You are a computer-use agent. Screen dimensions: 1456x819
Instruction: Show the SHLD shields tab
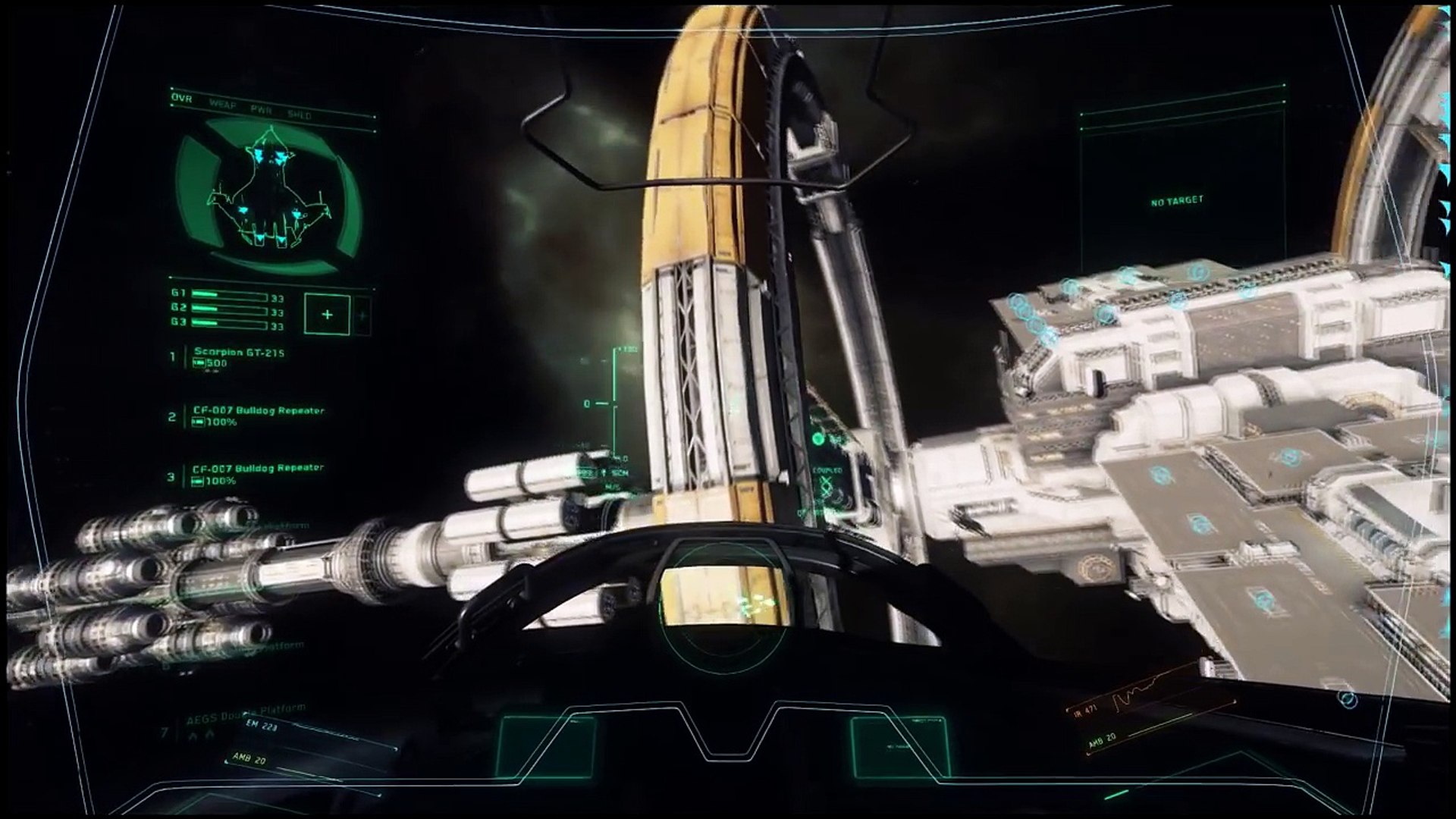pos(300,115)
